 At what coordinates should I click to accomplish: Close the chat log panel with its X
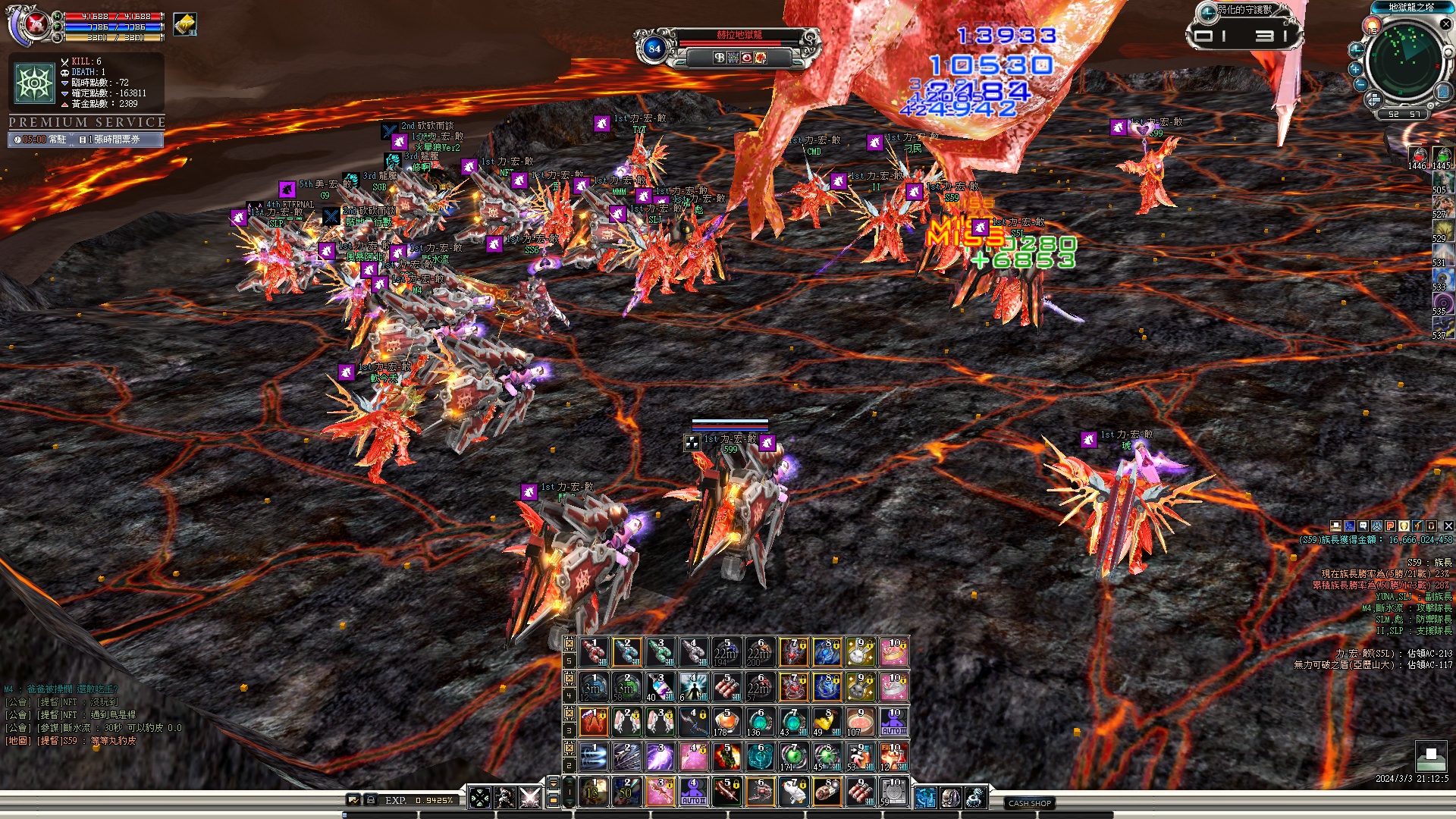coord(1448,526)
